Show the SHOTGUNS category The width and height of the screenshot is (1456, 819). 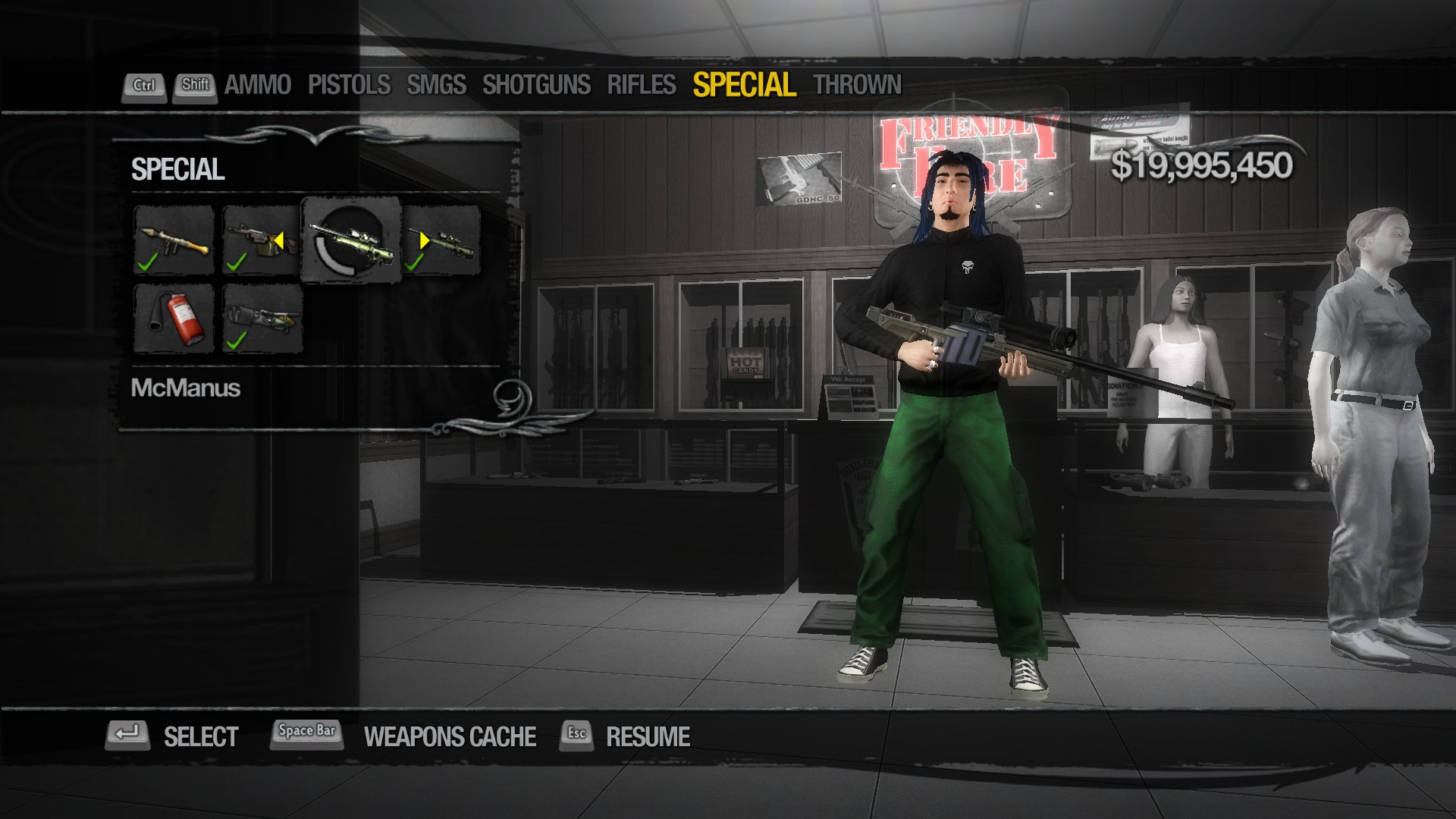click(536, 85)
